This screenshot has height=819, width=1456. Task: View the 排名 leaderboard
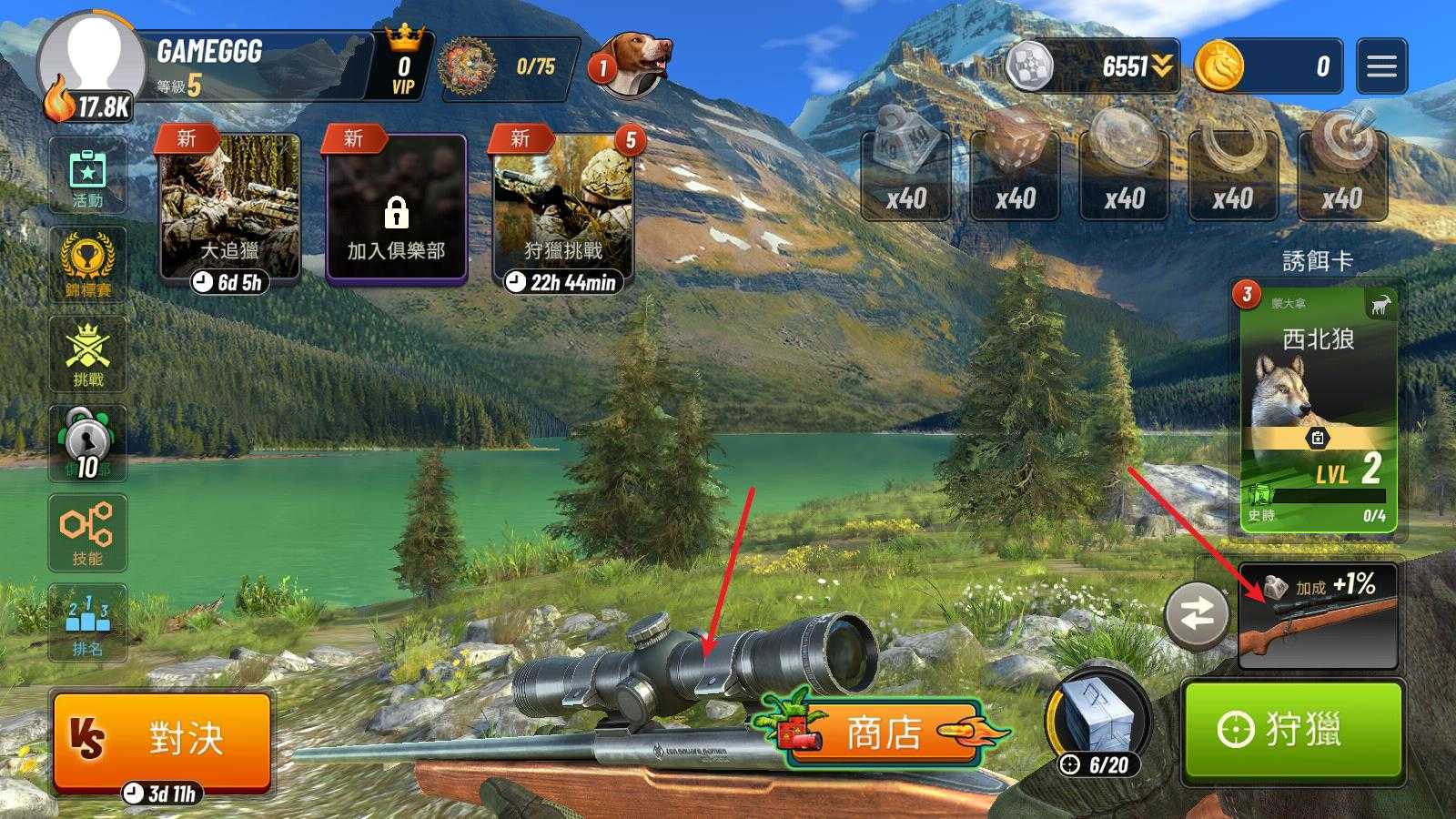[x=87, y=622]
